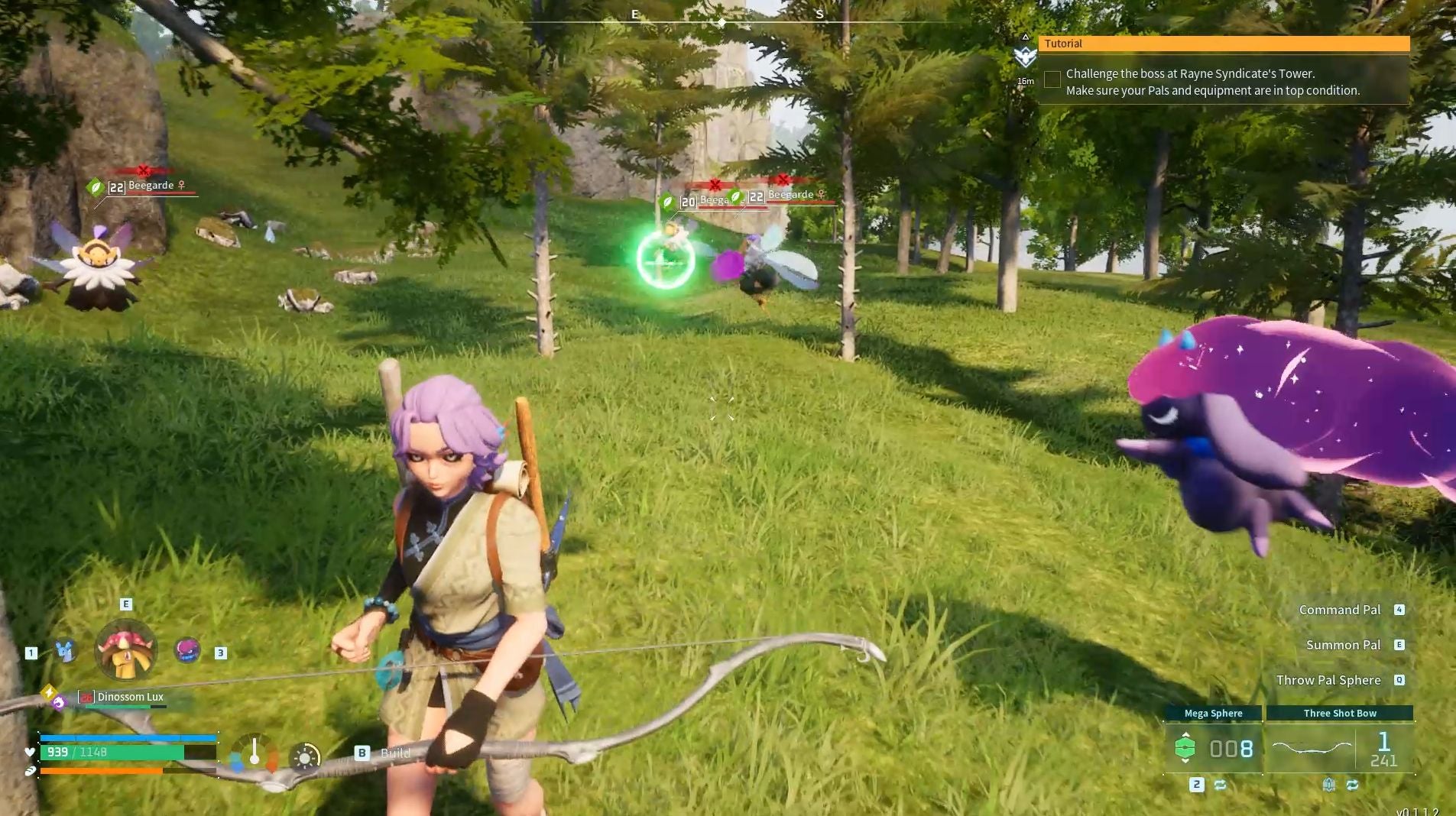Screen dimensions: 1456x816
Task: Expand the Tutorial panel header
Action: tap(1064, 44)
